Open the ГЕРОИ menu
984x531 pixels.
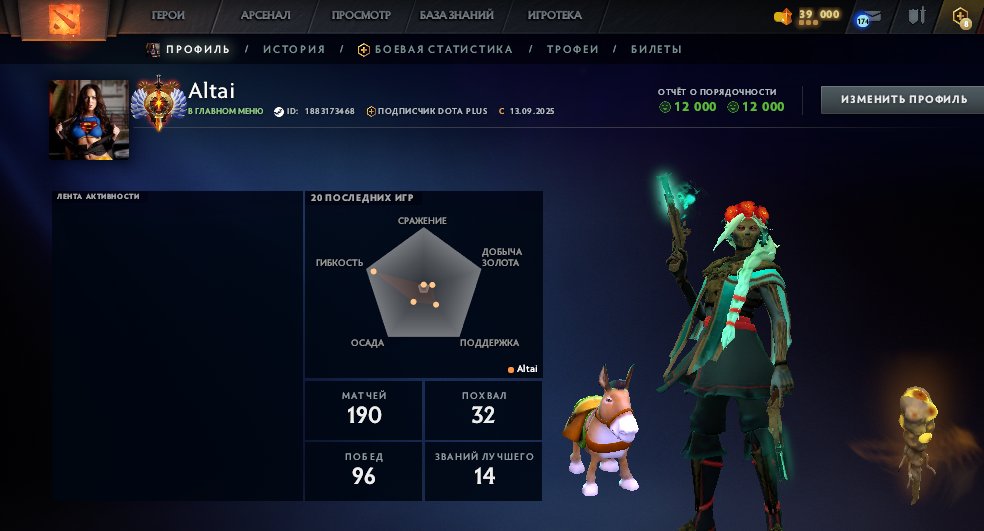tap(168, 16)
